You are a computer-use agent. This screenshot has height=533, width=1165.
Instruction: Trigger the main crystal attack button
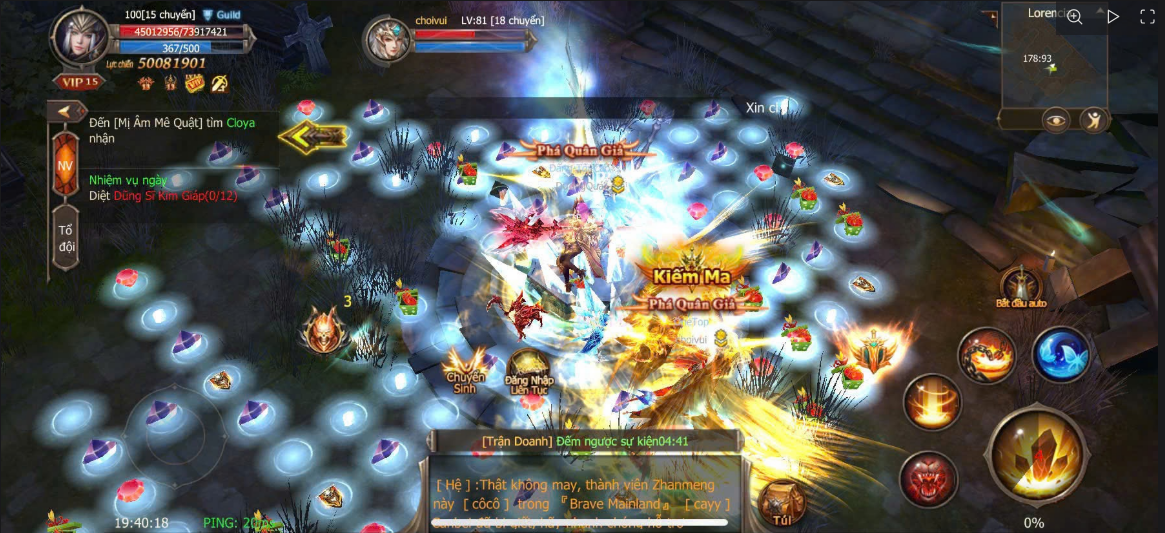[x=1035, y=456]
